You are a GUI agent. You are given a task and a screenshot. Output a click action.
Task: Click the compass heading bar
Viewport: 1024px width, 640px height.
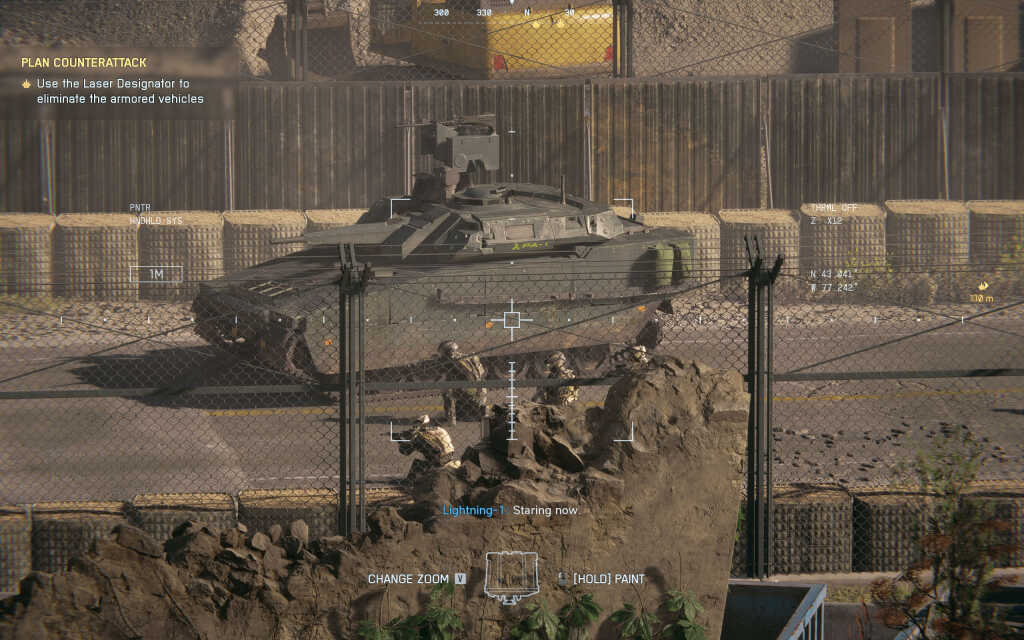tap(512, 13)
